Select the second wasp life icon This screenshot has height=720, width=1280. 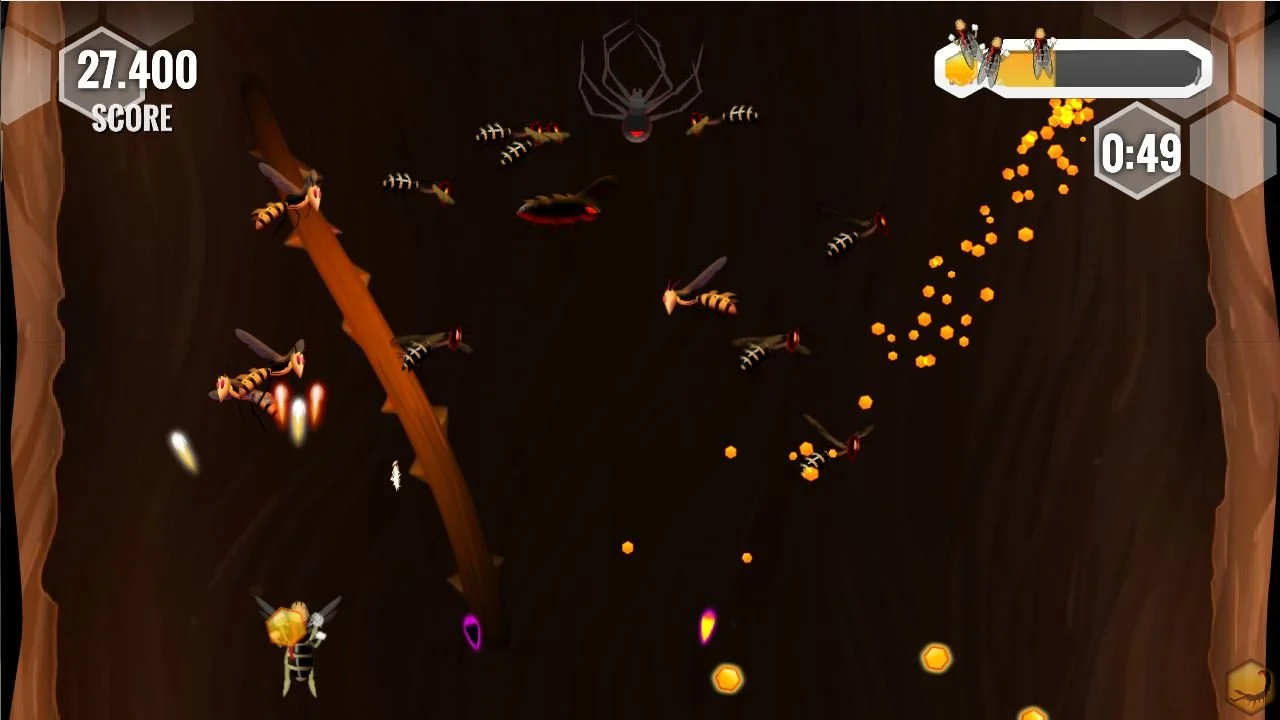click(x=994, y=62)
